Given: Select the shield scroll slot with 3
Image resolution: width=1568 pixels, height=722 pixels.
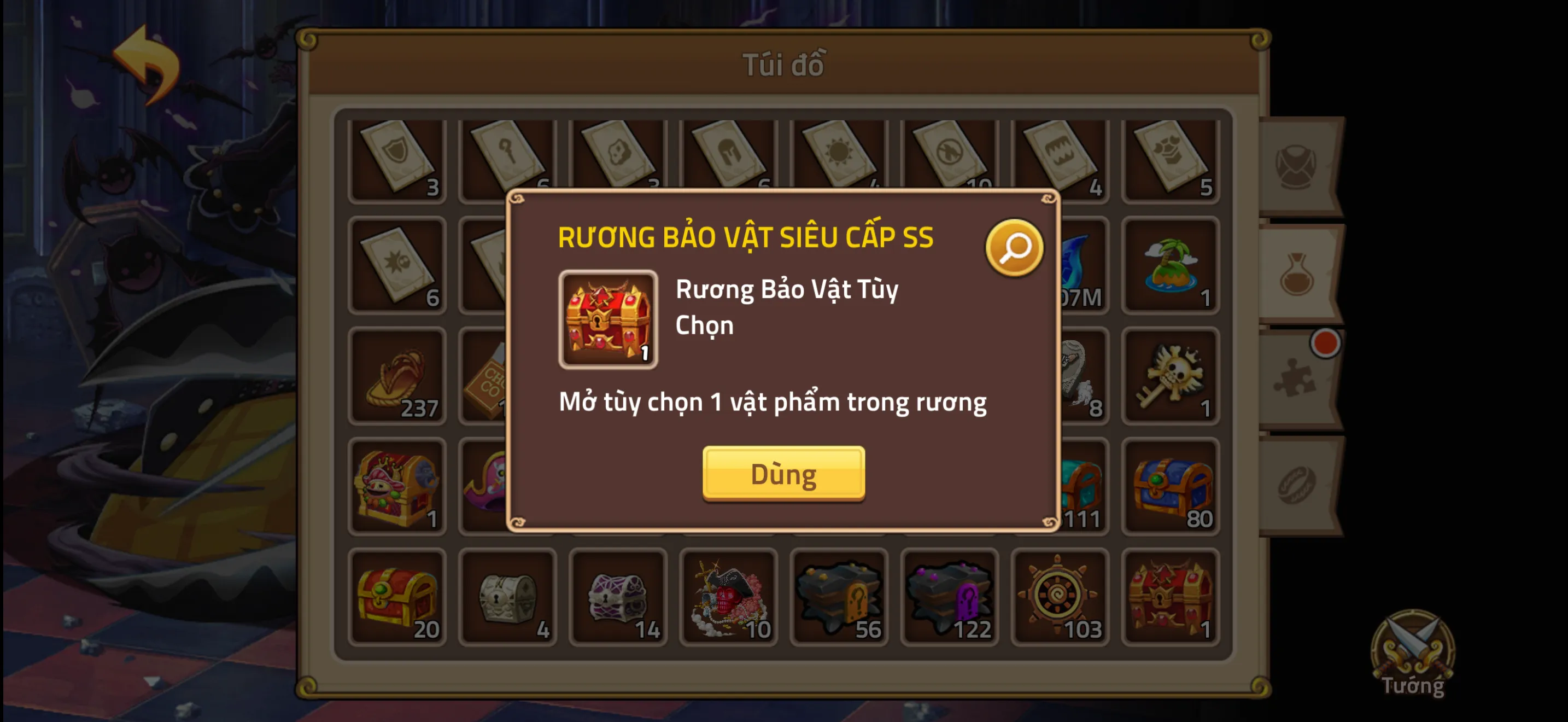Looking at the screenshot, I should point(397,158).
